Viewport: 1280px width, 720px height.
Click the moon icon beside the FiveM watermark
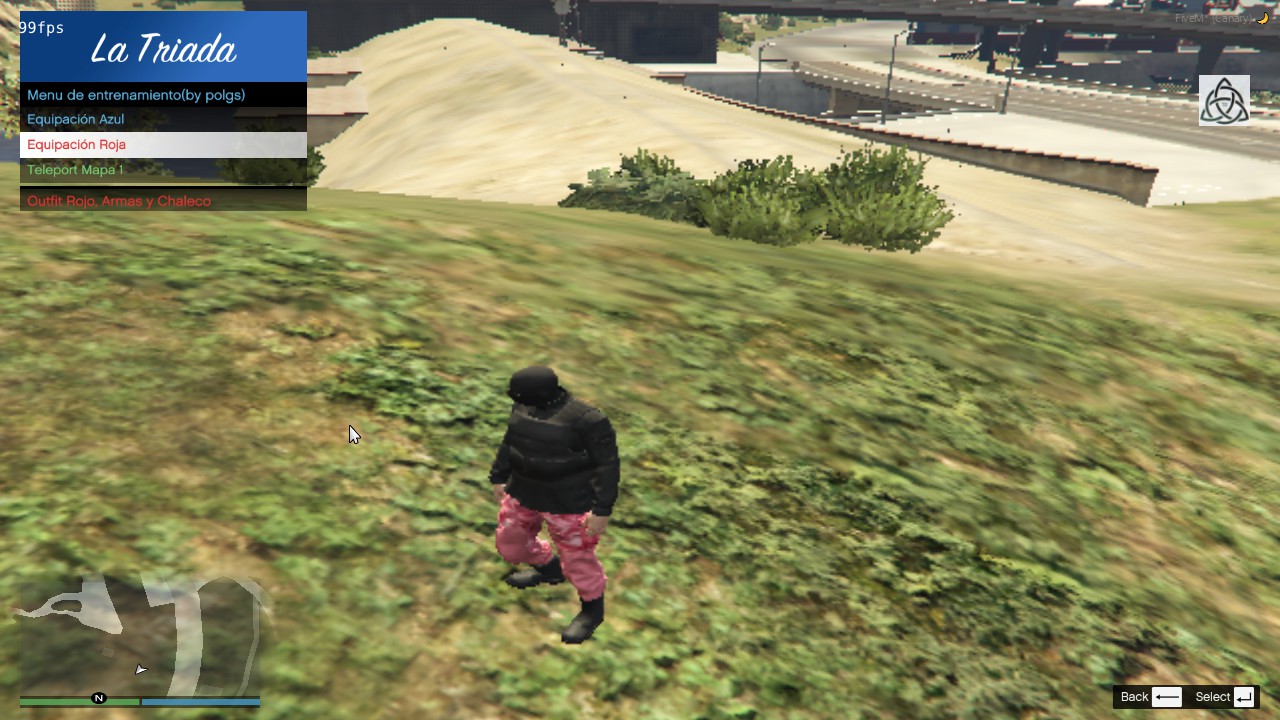coord(1262,18)
